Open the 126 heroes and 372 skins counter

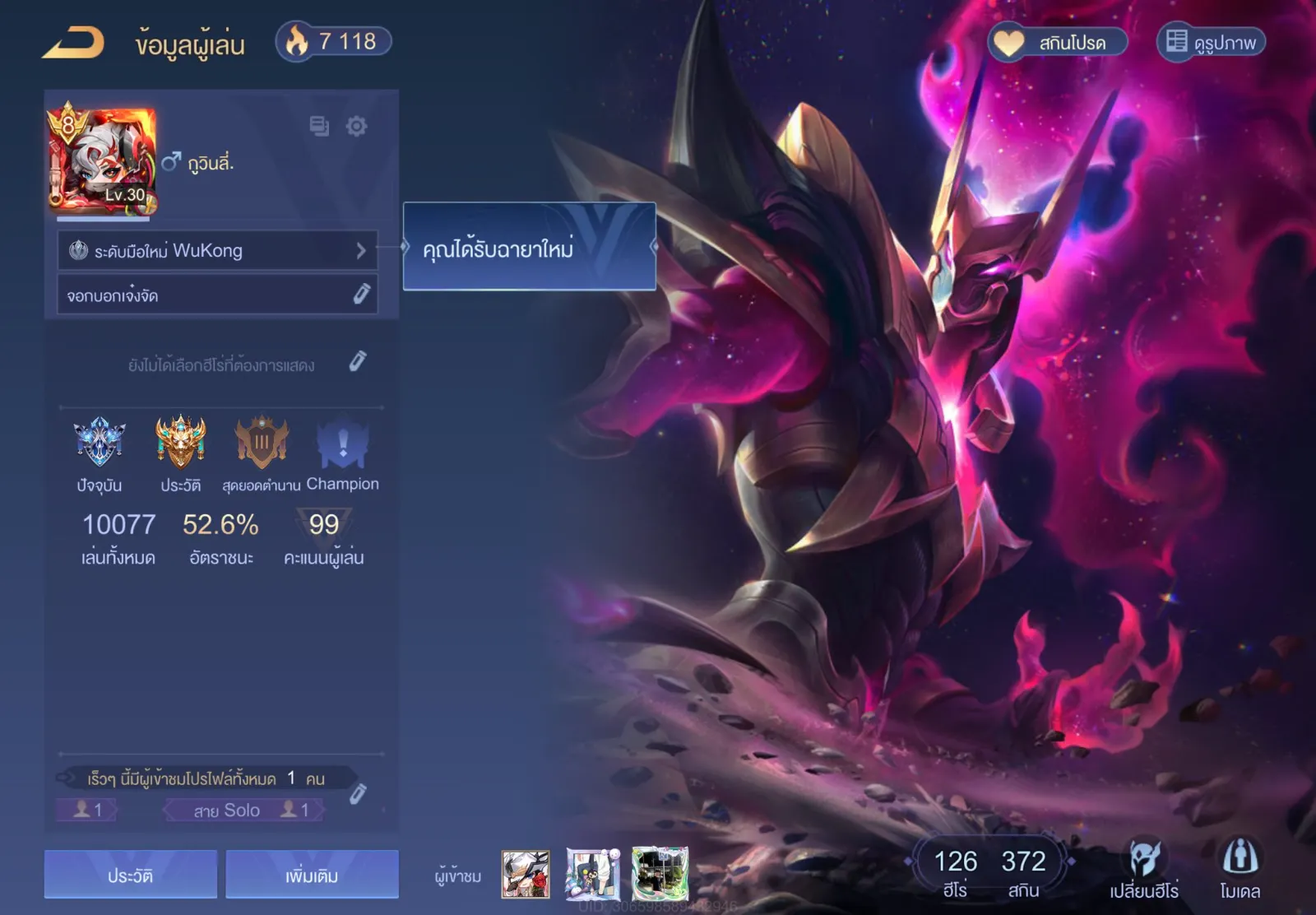[989, 871]
